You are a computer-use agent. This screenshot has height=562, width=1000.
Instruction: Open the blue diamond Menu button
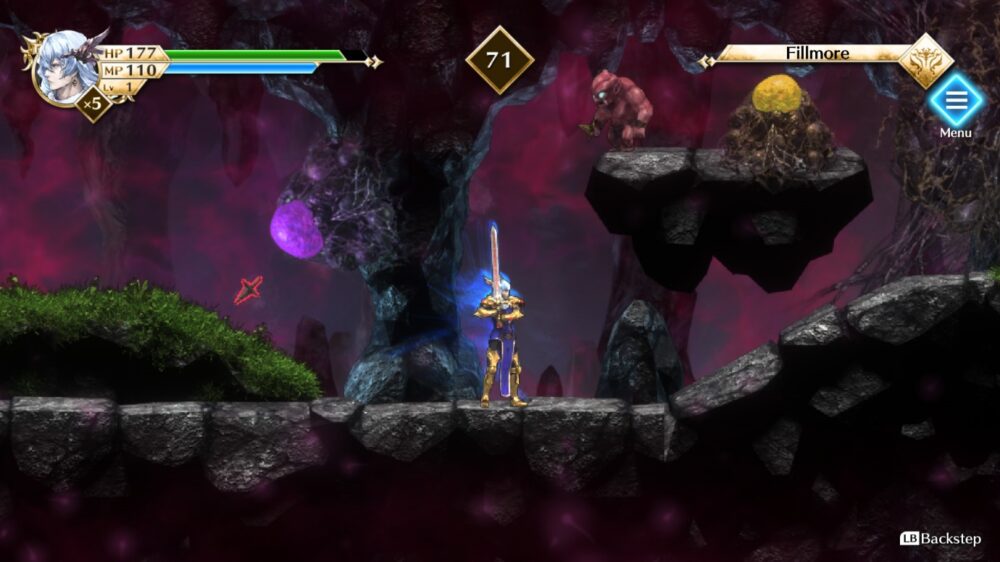(x=956, y=100)
